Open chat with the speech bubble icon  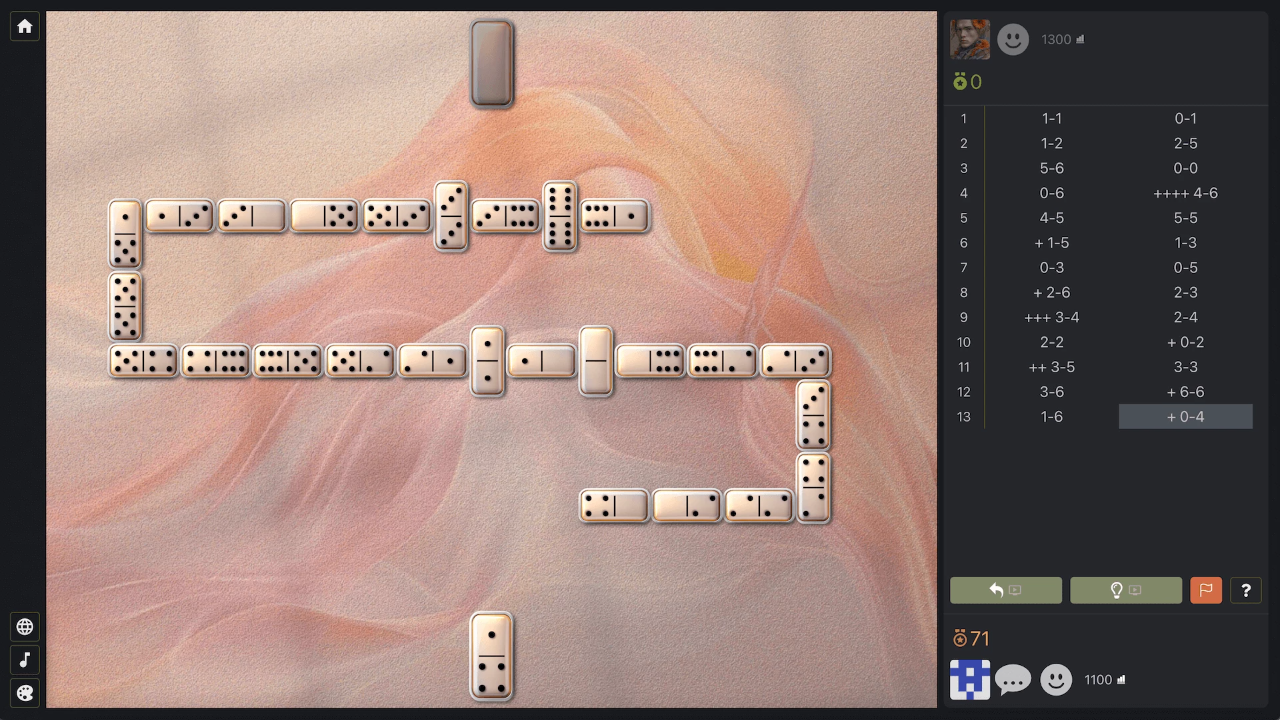tap(1013, 679)
